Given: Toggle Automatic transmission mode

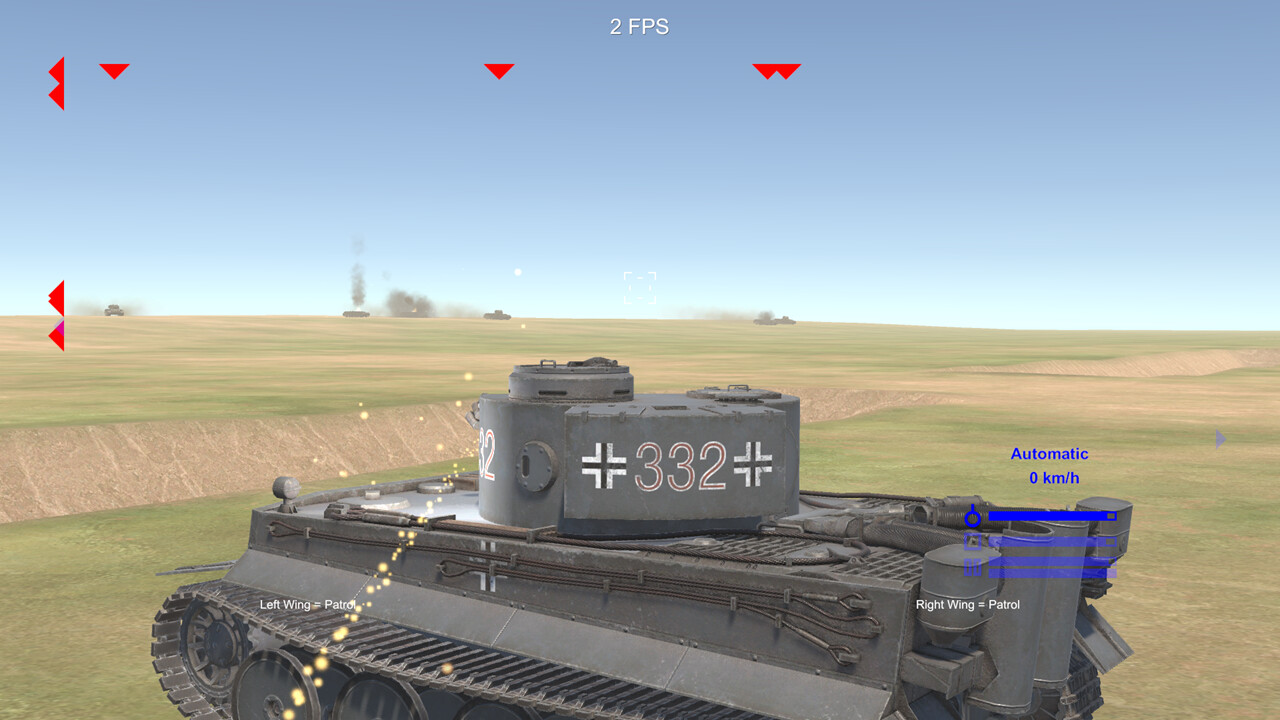Looking at the screenshot, I should [x=1048, y=454].
